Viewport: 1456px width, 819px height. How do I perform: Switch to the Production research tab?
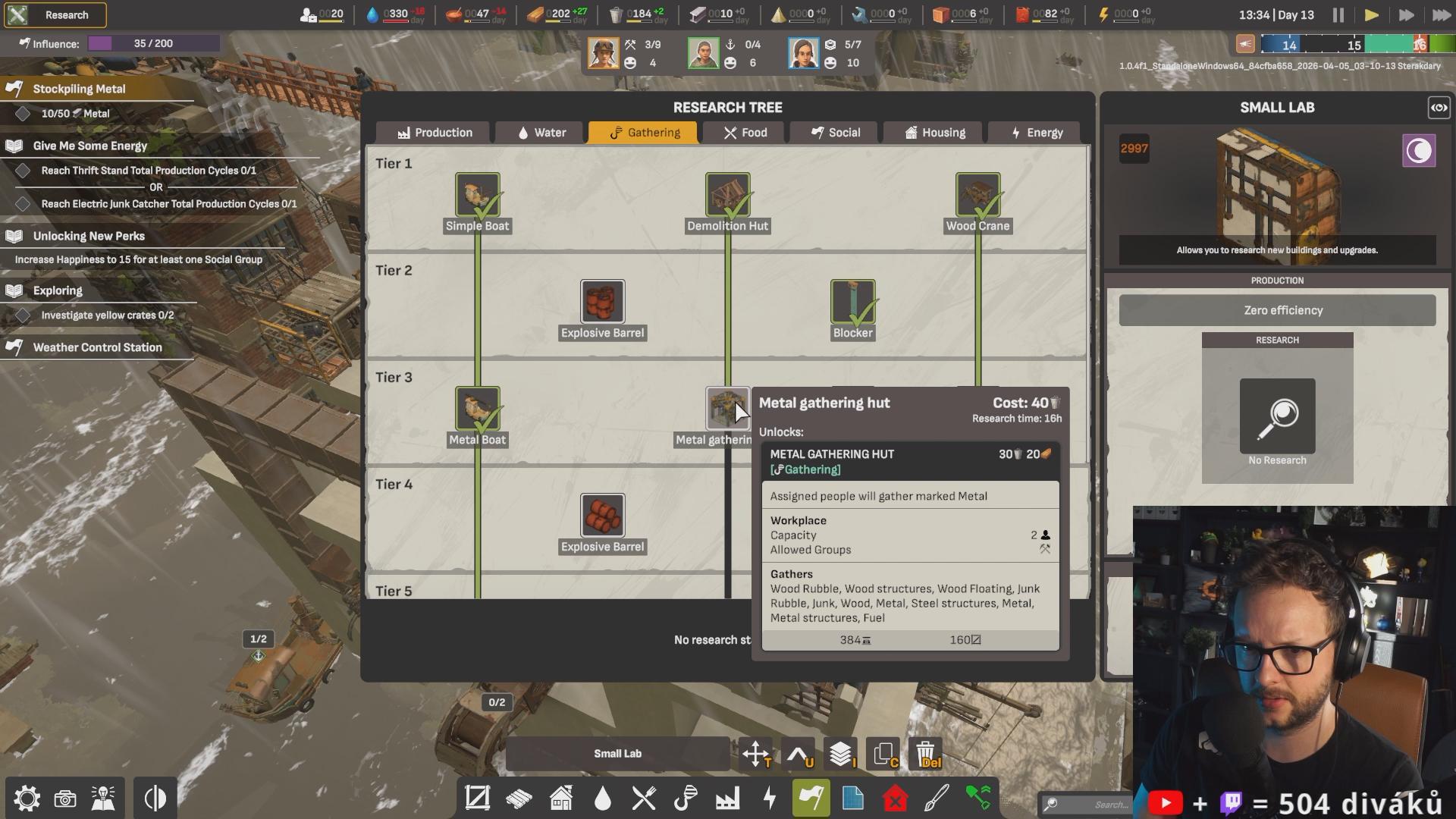click(434, 133)
